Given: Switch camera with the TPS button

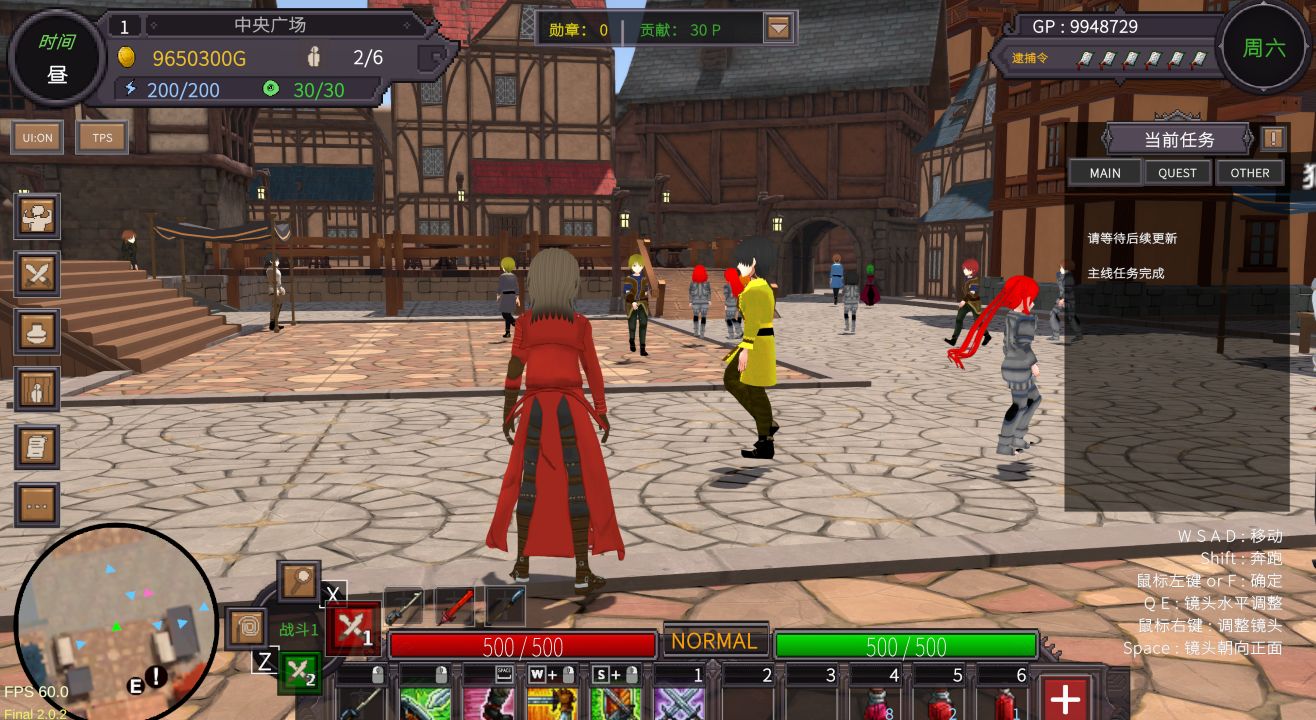Looking at the screenshot, I should 102,138.
